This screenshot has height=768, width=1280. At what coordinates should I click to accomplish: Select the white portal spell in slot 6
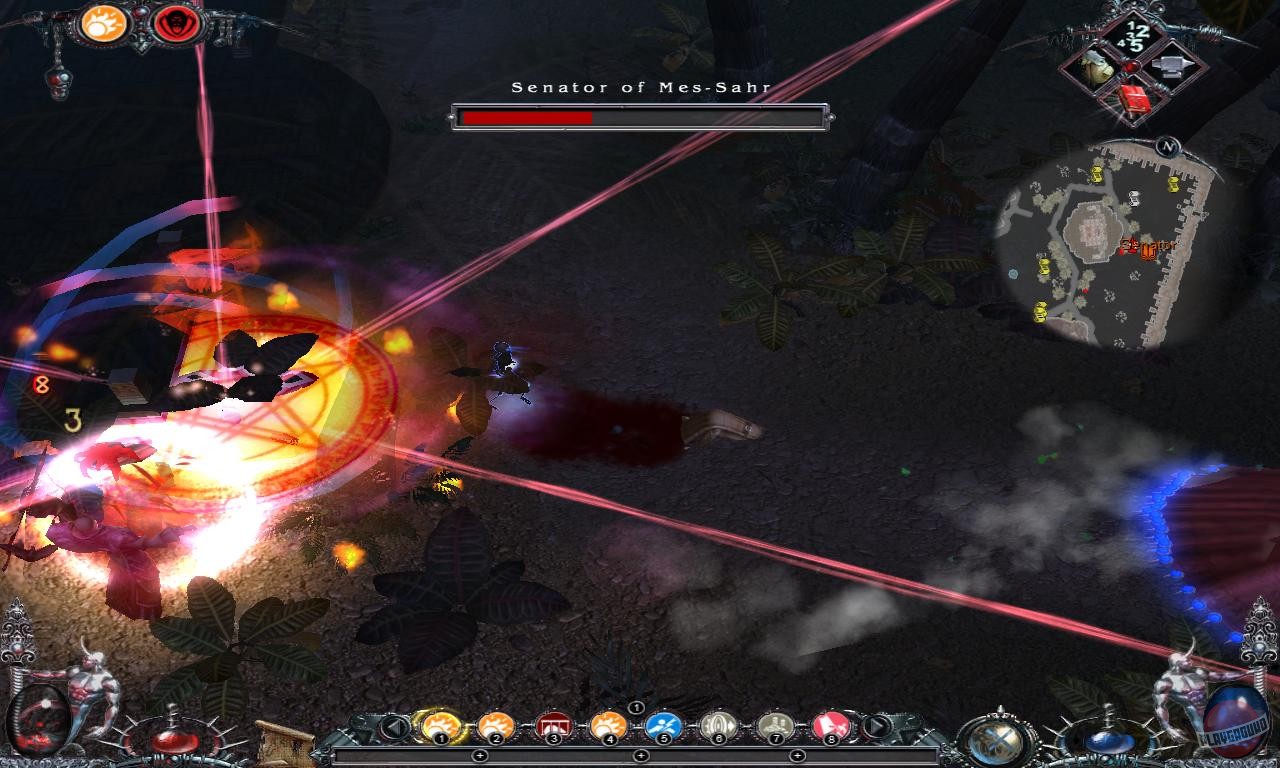[x=718, y=725]
